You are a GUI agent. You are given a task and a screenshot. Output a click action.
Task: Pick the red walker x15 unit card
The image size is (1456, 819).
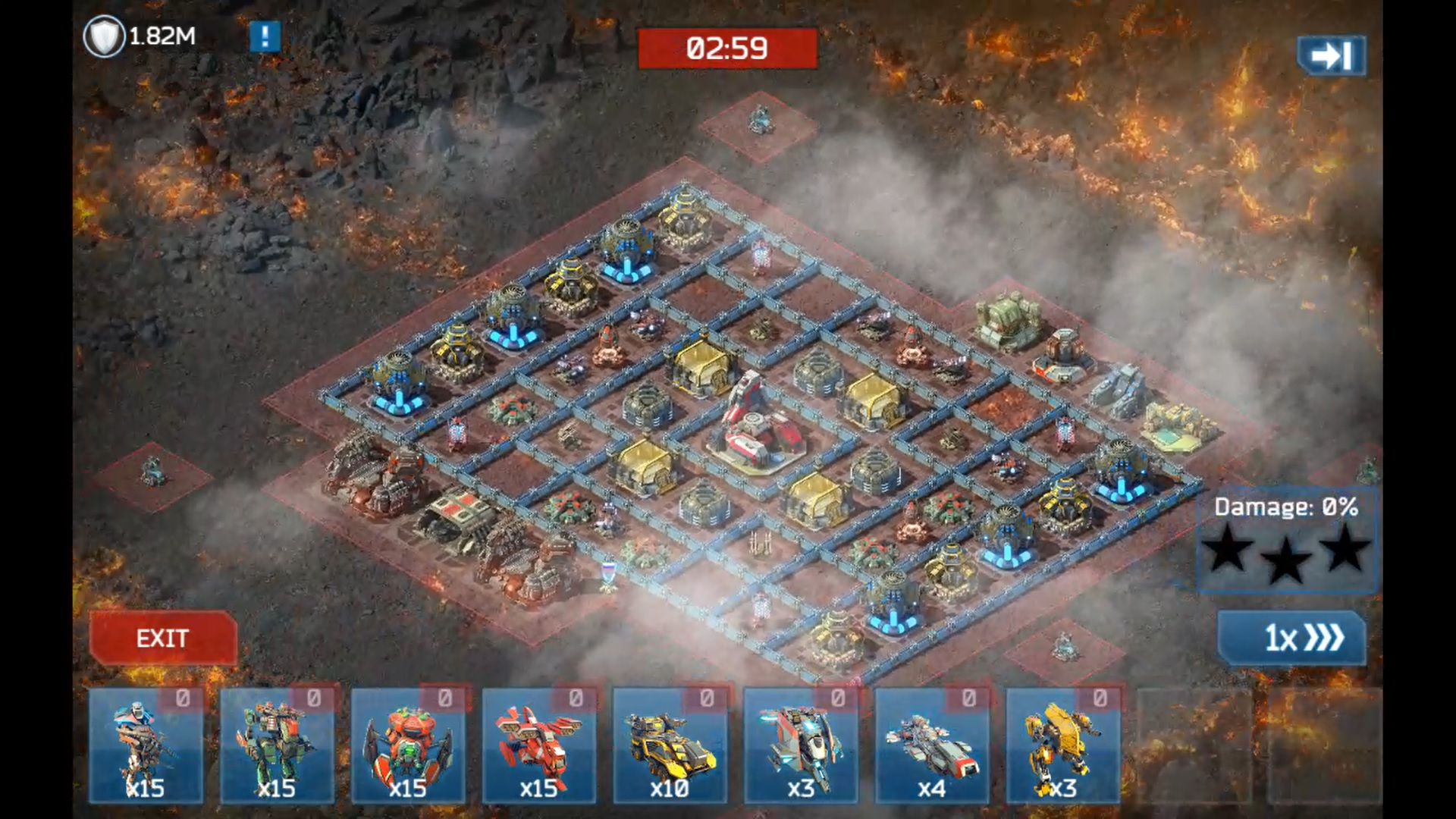[x=539, y=746]
